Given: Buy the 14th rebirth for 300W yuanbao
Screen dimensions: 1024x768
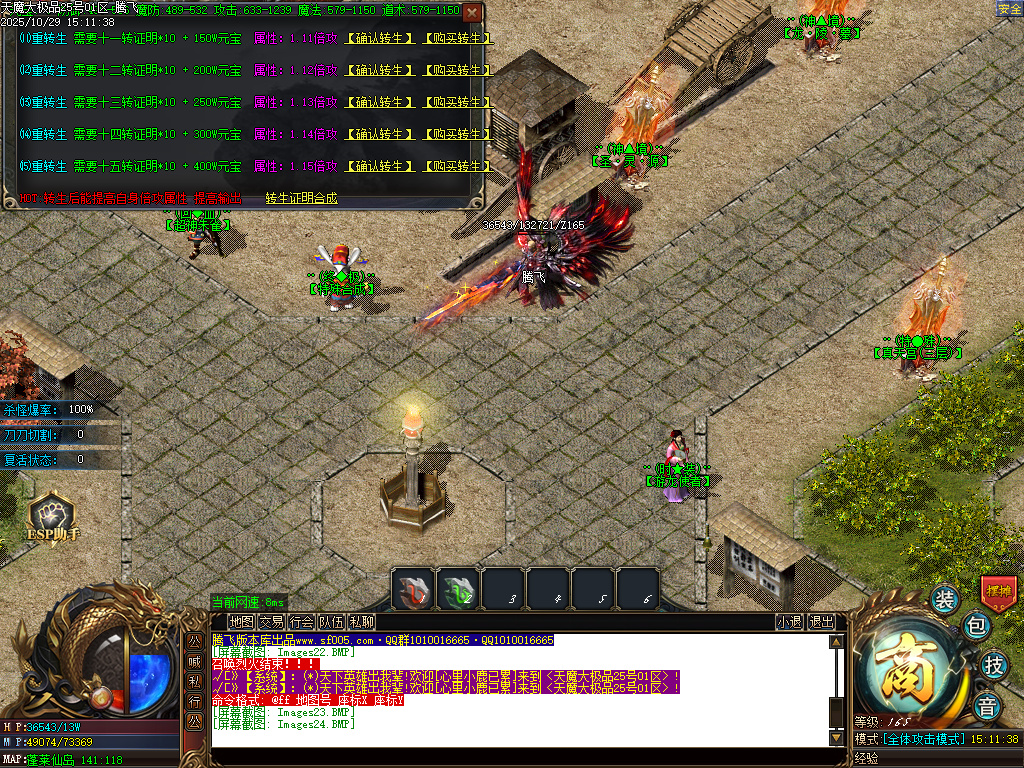Looking at the screenshot, I should [457, 135].
